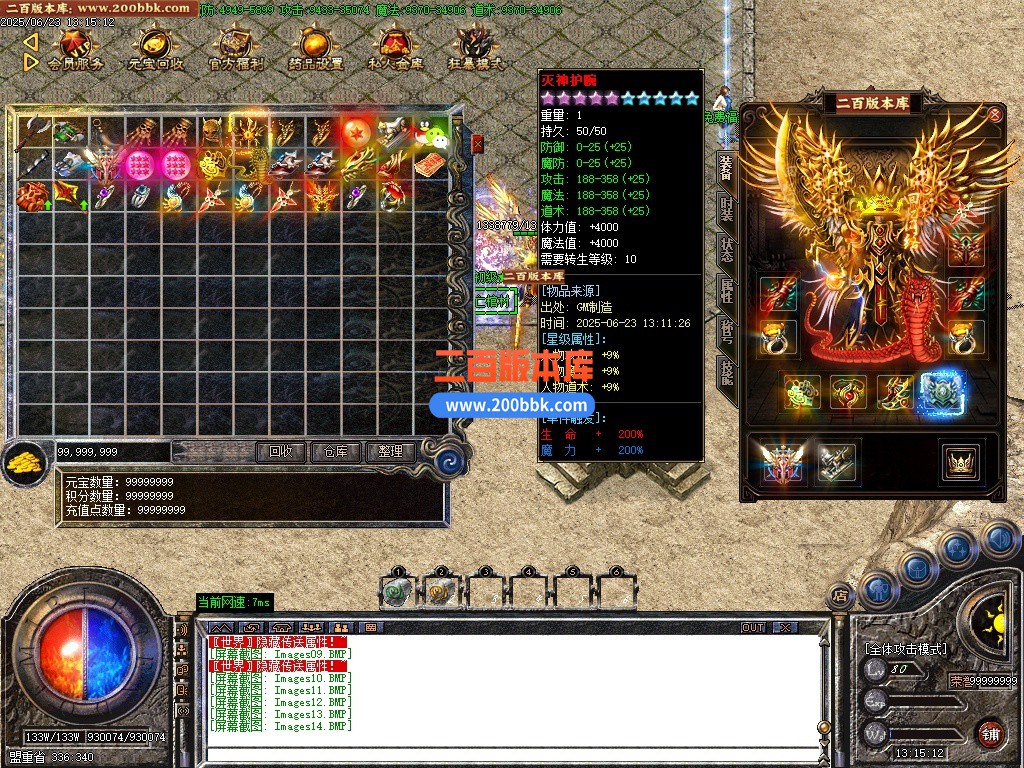Viewport: 1024px width, 768px height.
Task: Open 元宝回收 gold recycling
Action: (x=155, y=50)
